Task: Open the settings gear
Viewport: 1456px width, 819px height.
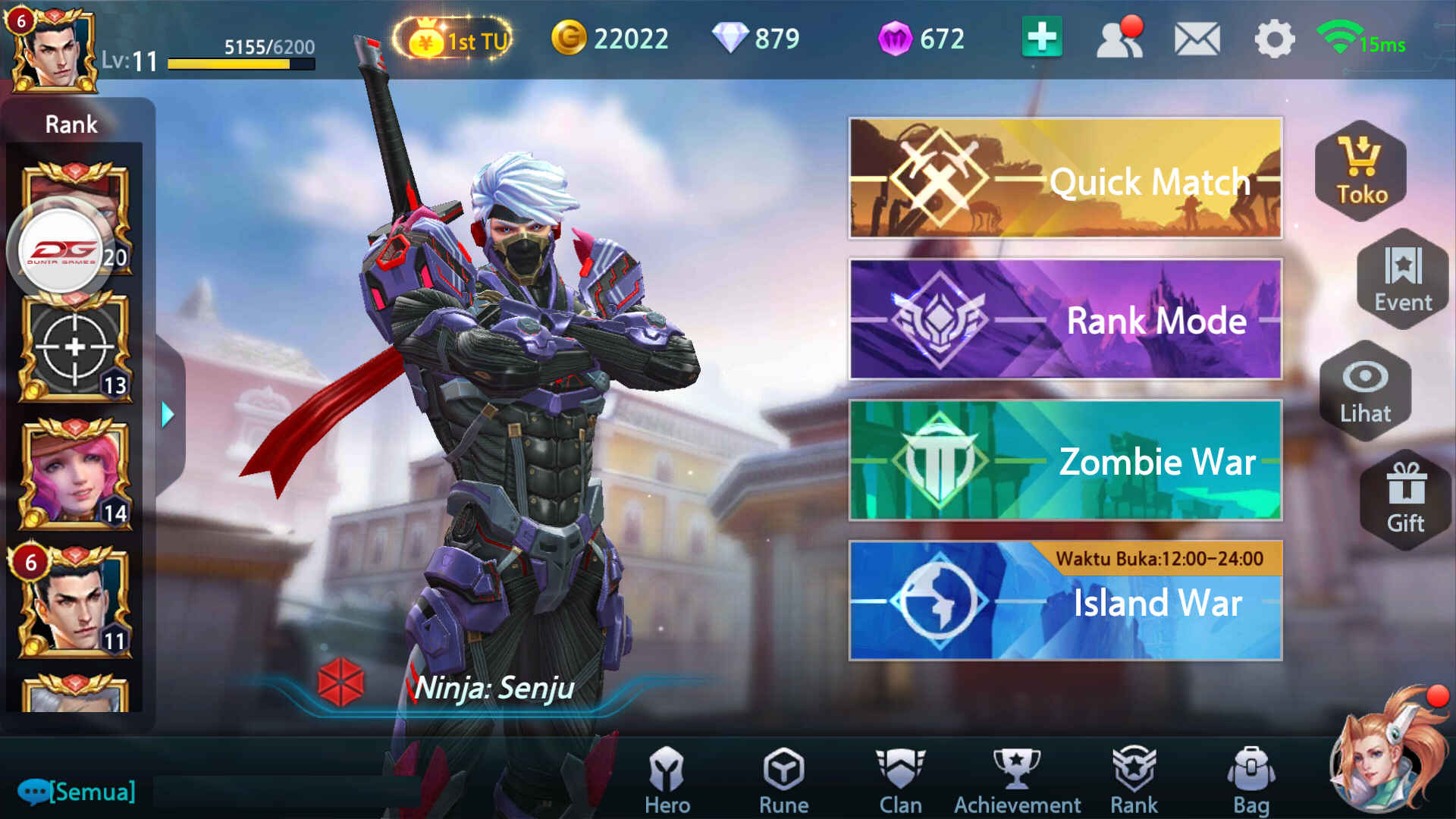Action: click(1273, 39)
